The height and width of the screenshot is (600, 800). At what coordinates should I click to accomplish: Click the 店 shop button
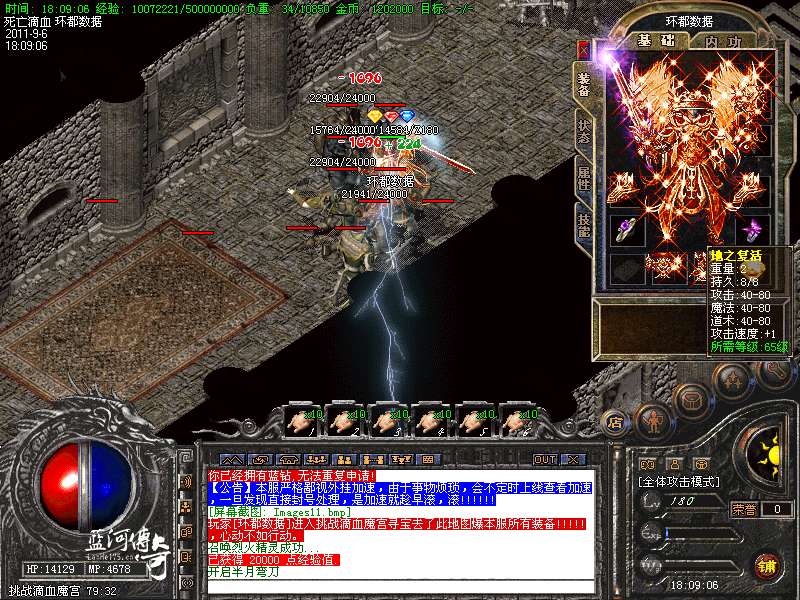(x=615, y=421)
